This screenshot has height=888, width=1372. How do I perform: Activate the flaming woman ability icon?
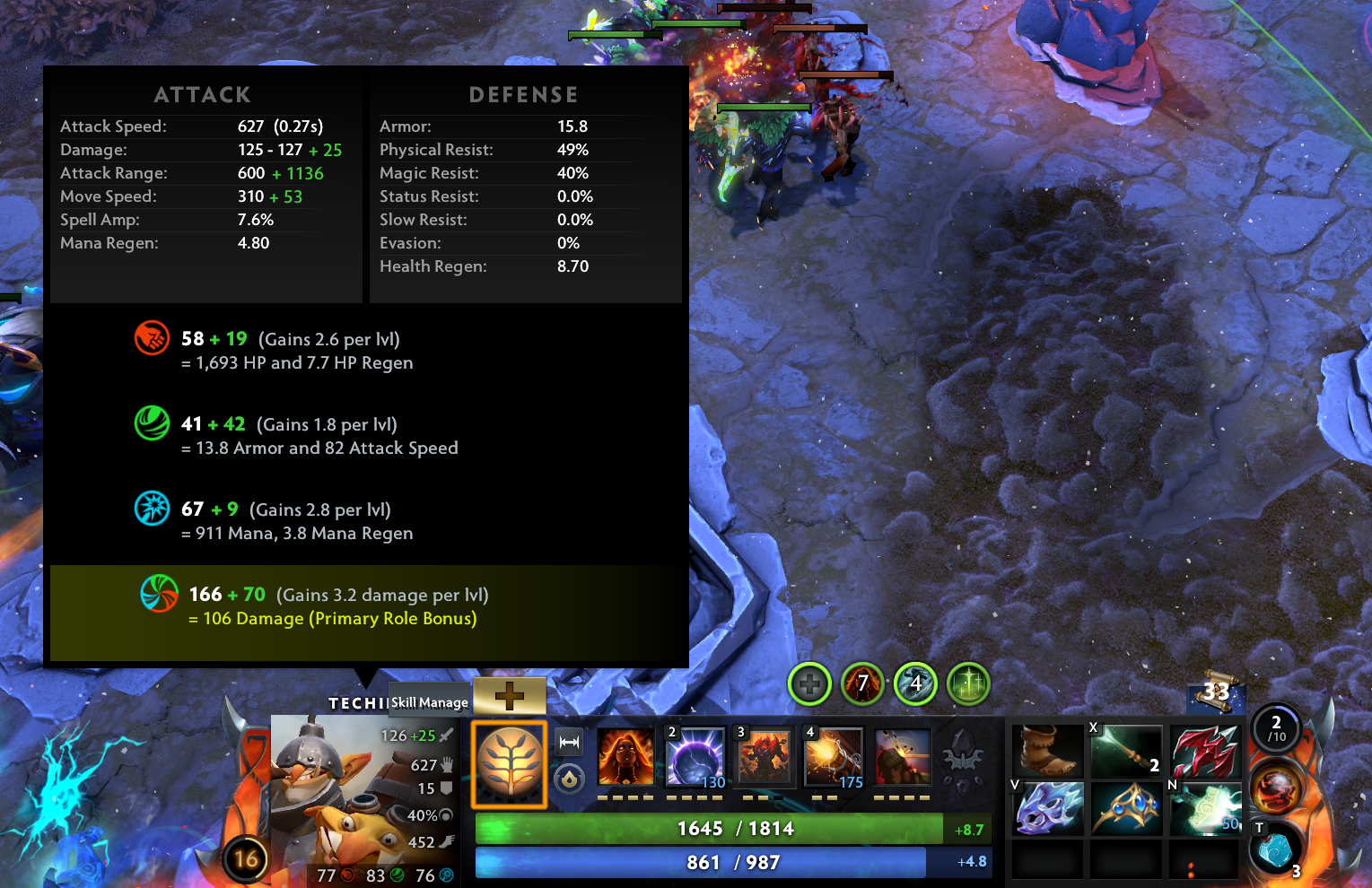(625, 758)
